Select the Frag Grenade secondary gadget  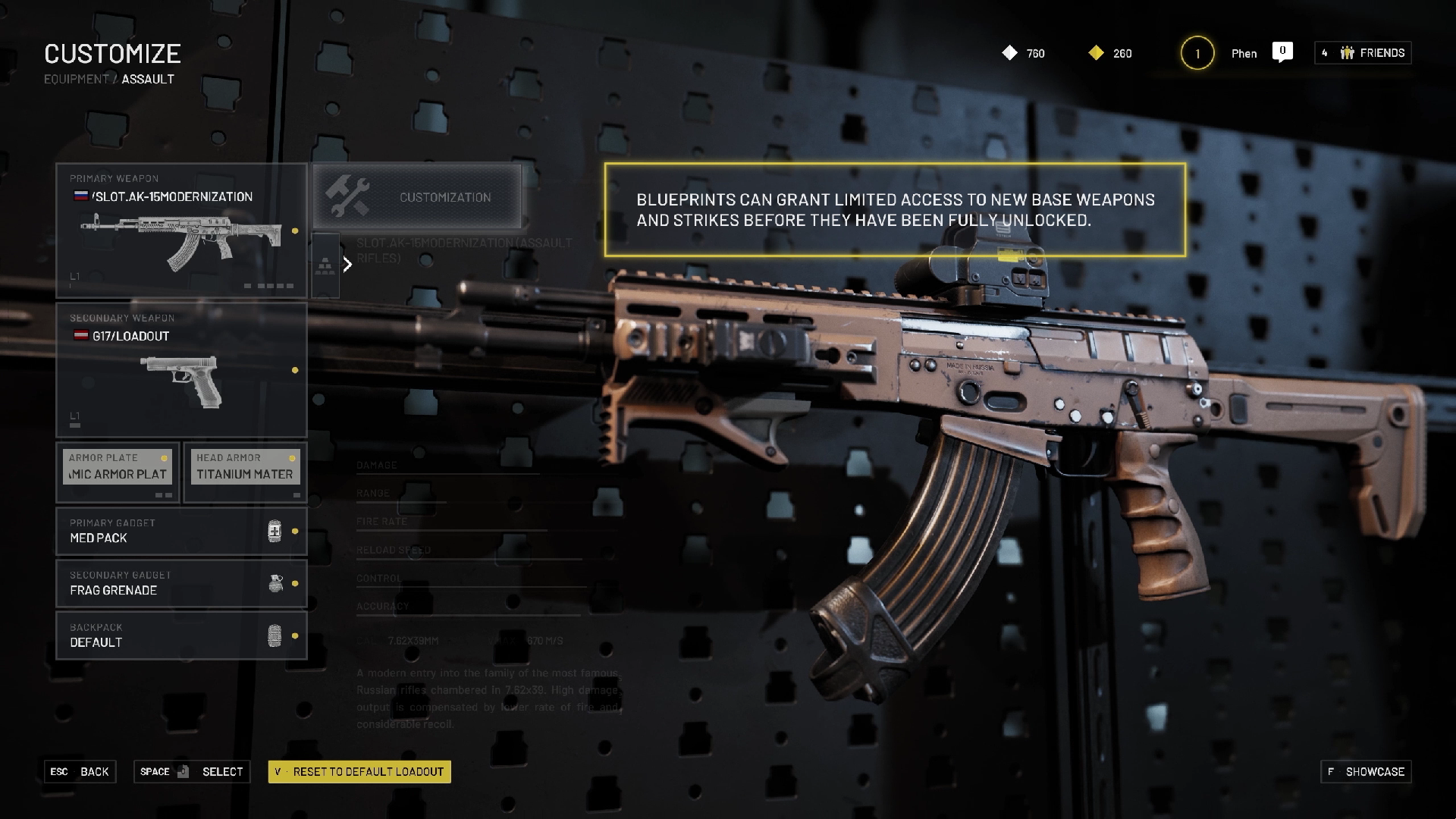181,583
